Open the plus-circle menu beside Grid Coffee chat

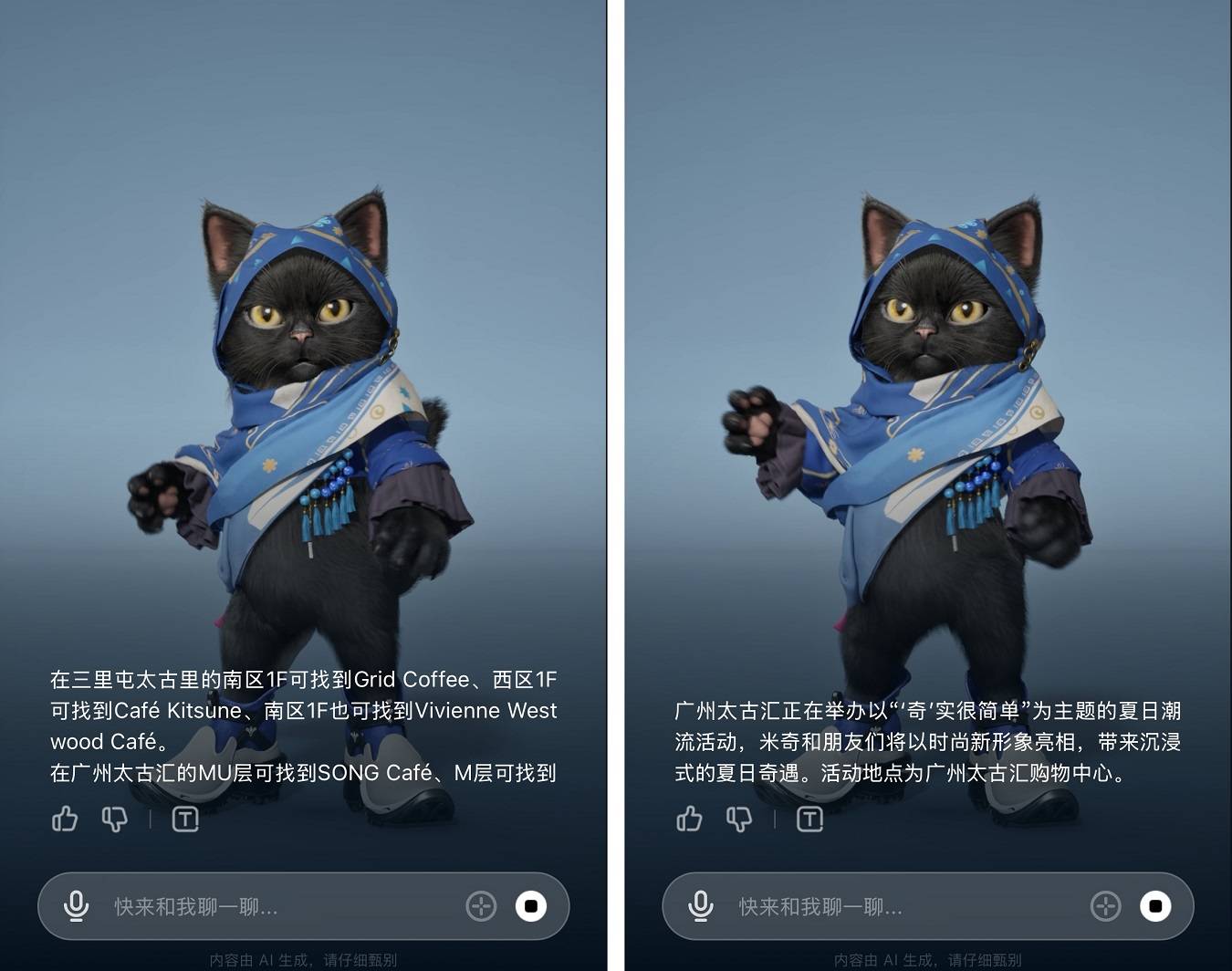coord(481,906)
